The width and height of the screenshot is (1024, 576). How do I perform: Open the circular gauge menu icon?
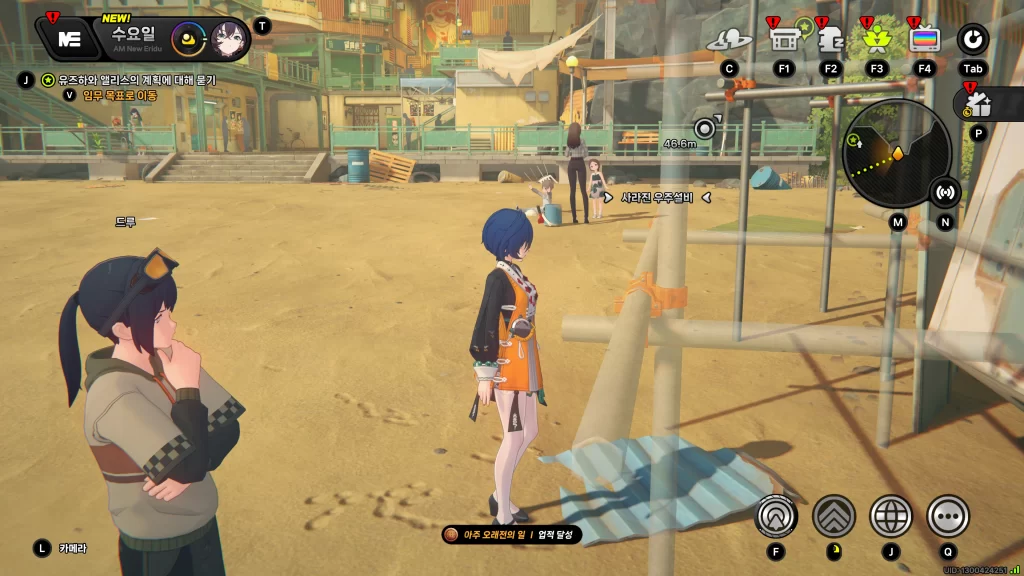click(x=972, y=39)
